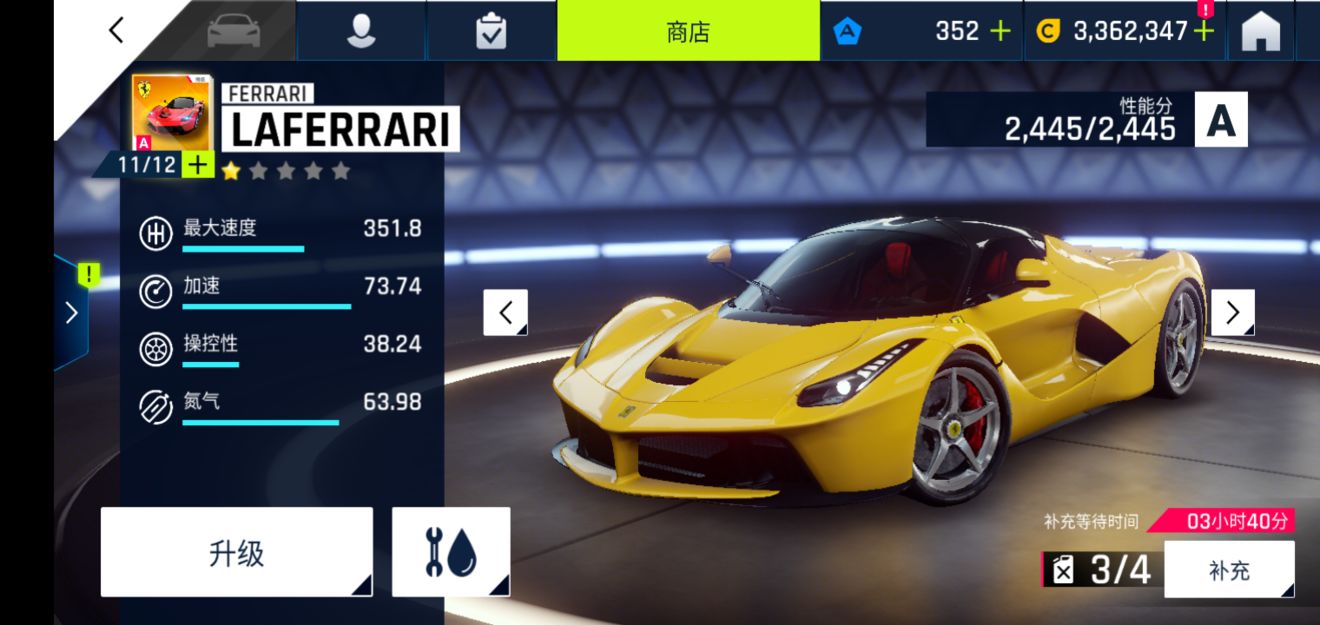The height and width of the screenshot is (625, 1320).
Task: Expand the left side panel arrow
Action: [71, 313]
